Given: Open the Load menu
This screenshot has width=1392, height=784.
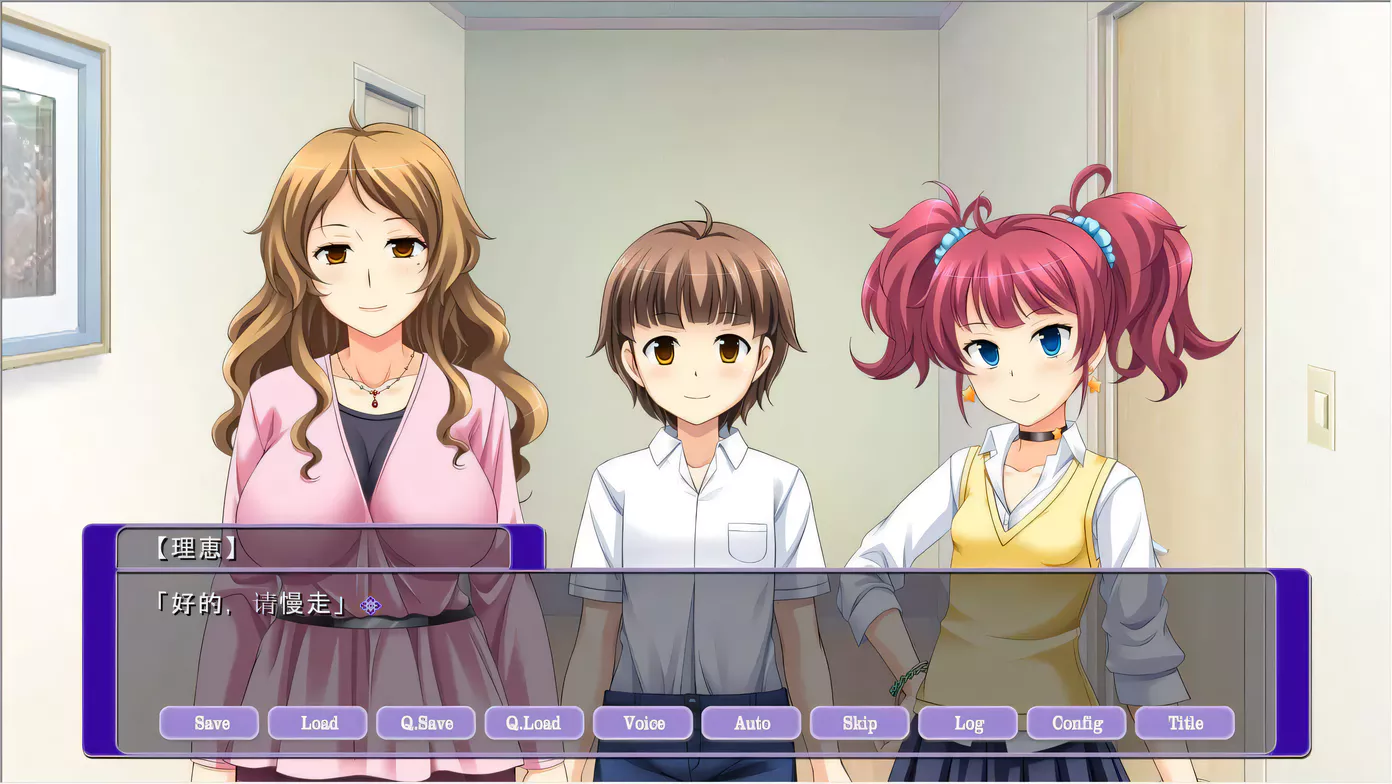Looking at the screenshot, I should point(318,723).
